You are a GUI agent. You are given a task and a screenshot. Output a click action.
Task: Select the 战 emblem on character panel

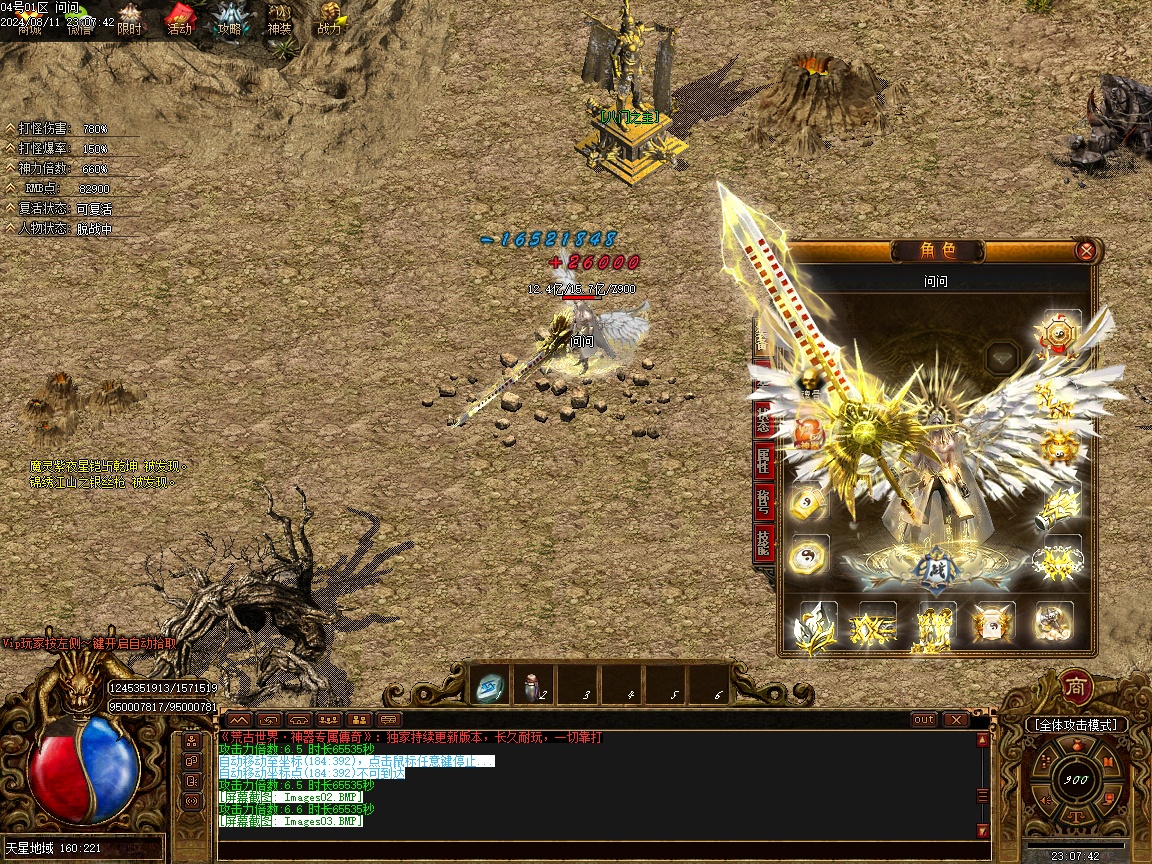pos(935,567)
